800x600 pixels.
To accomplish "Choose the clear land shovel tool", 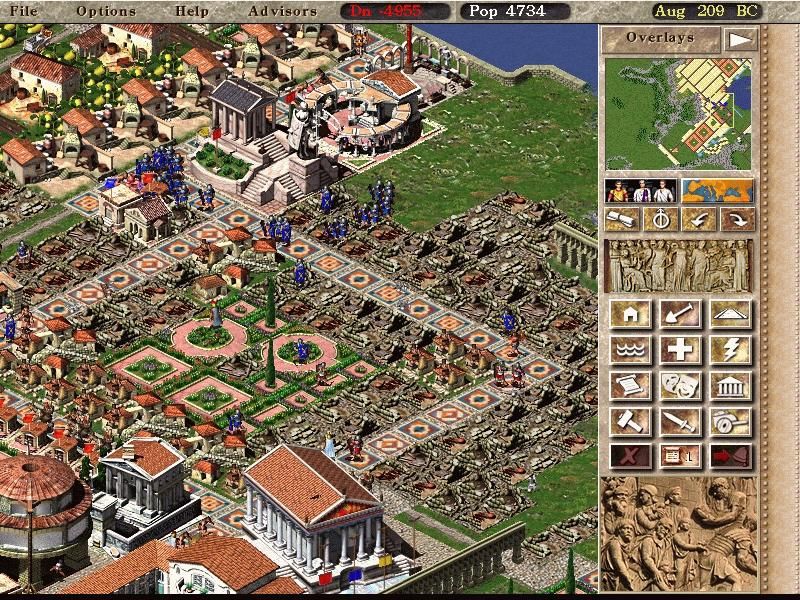I will (680, 315).
